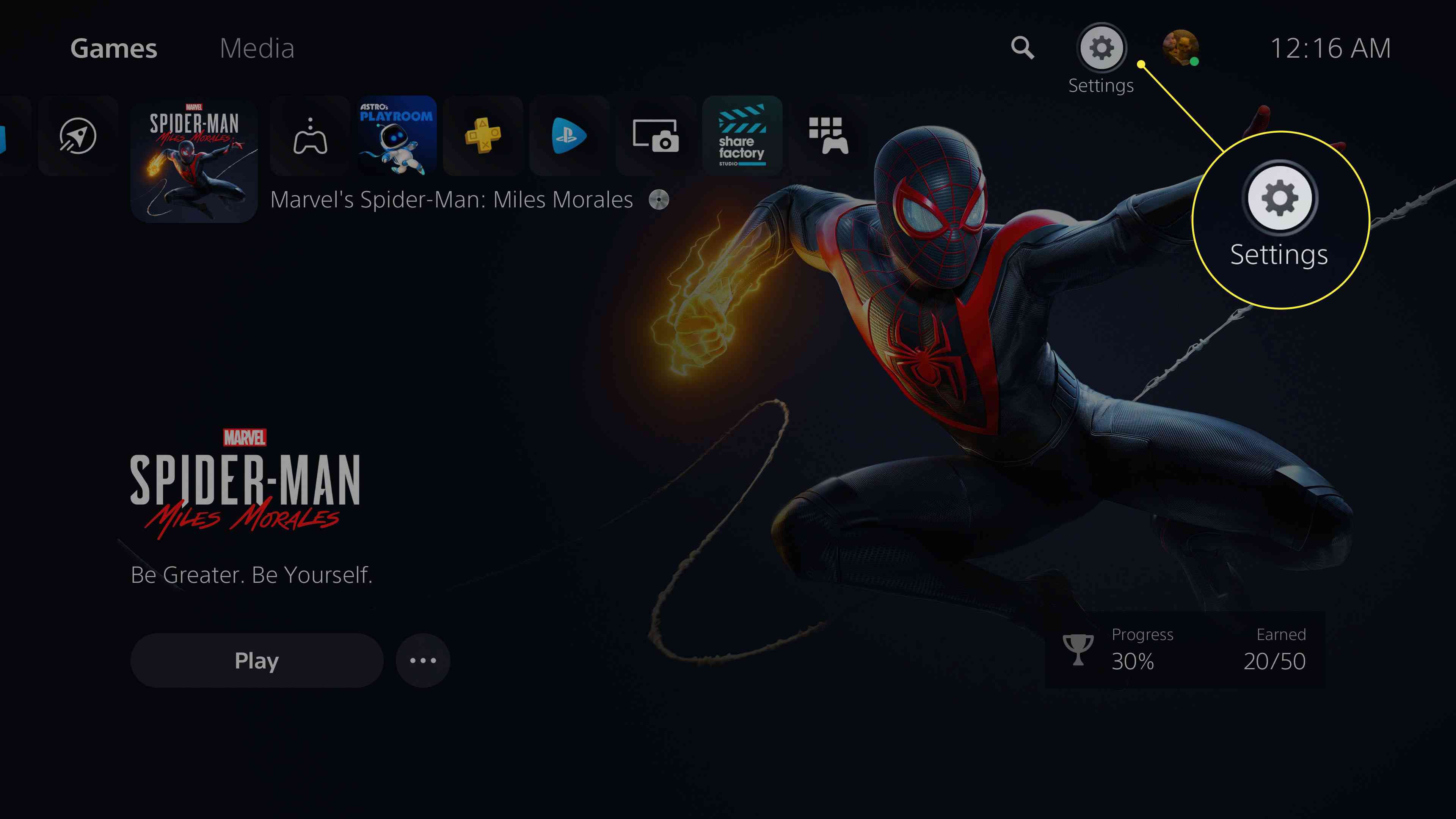The image size is (1456, 819).
Task: Open Settings via the top-bar gear icon
Action: (x=1101, y=48)
